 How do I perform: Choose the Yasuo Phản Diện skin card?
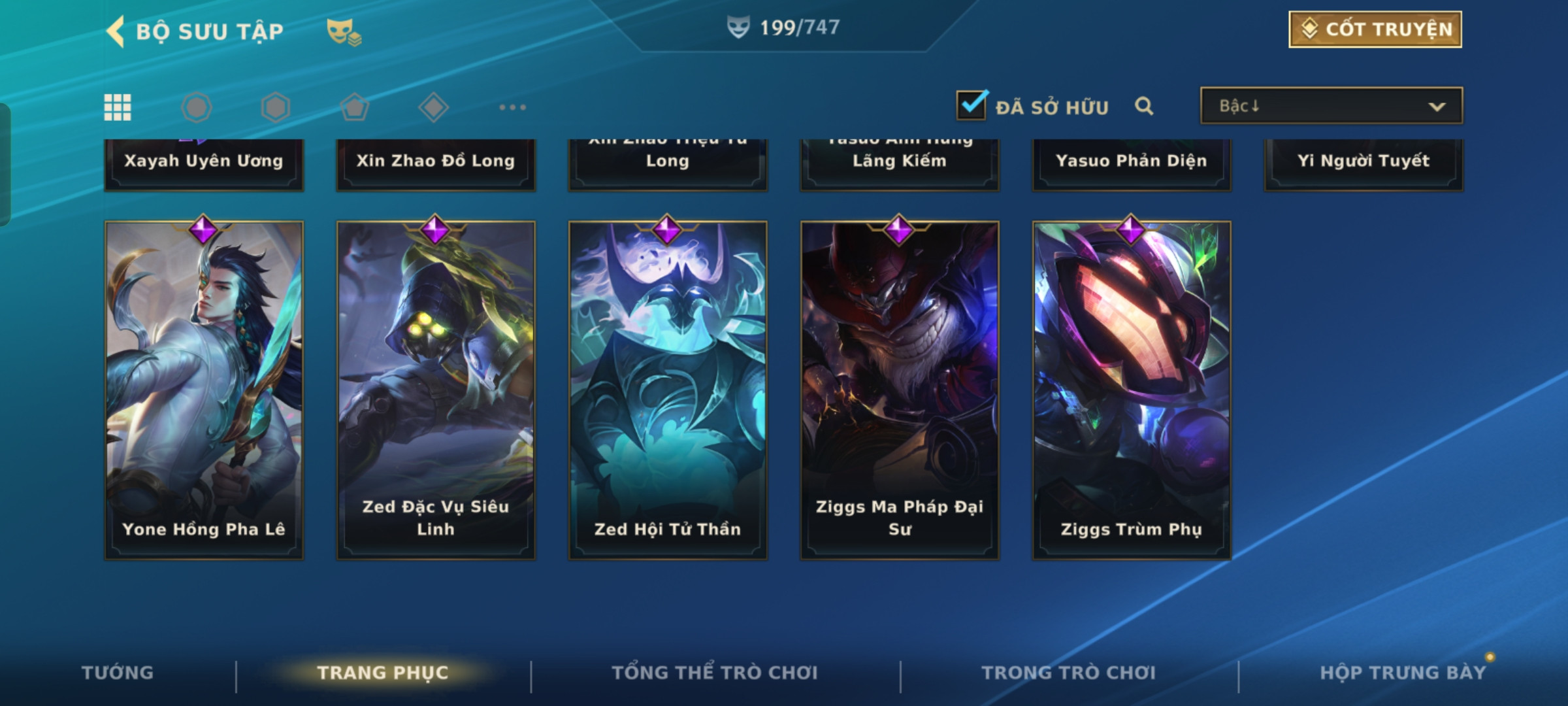click(x=1132, y=163)
